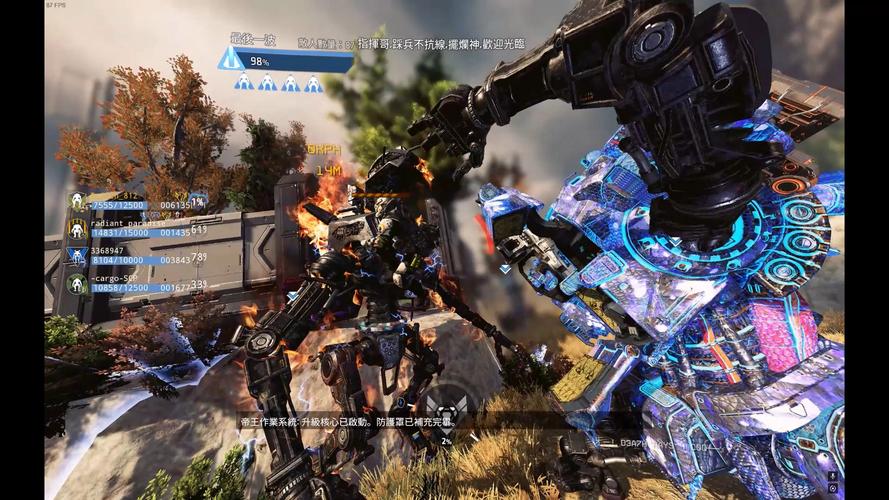Select radiant paradise's yellow titan badge
The image size is (889, 500).
[x=78, y=229]
